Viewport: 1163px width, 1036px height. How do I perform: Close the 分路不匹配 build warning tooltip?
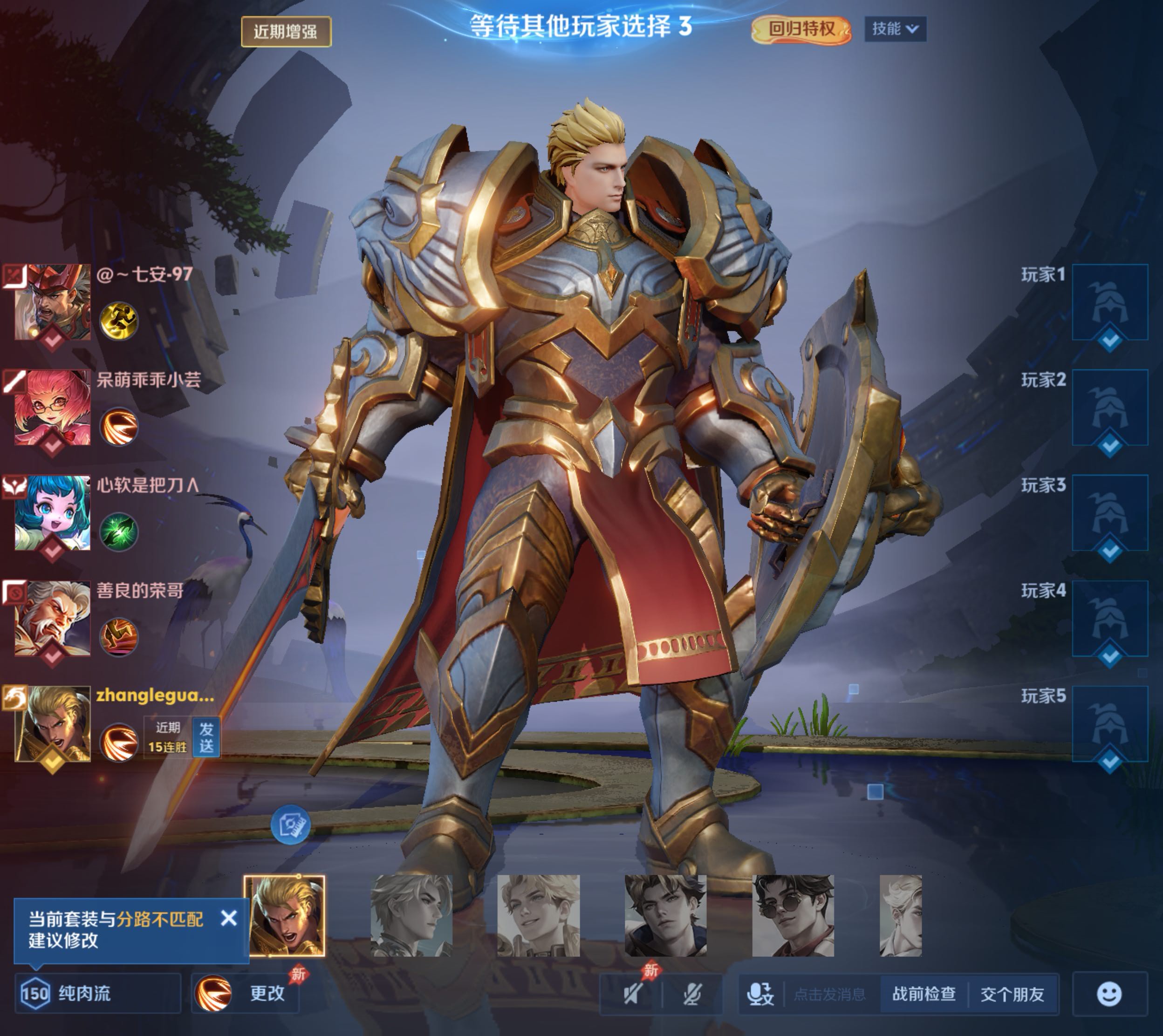(229, 918)
